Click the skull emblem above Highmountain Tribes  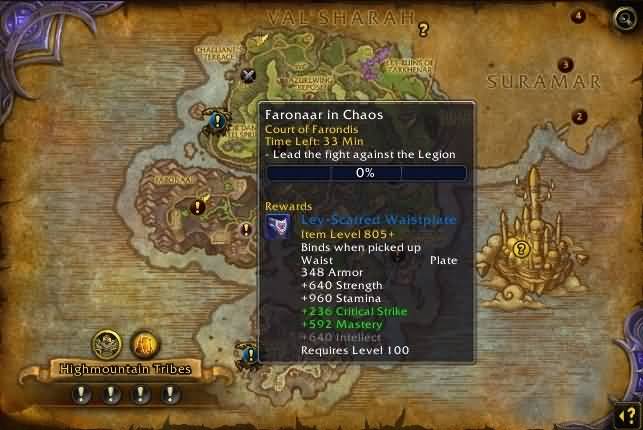106,344
